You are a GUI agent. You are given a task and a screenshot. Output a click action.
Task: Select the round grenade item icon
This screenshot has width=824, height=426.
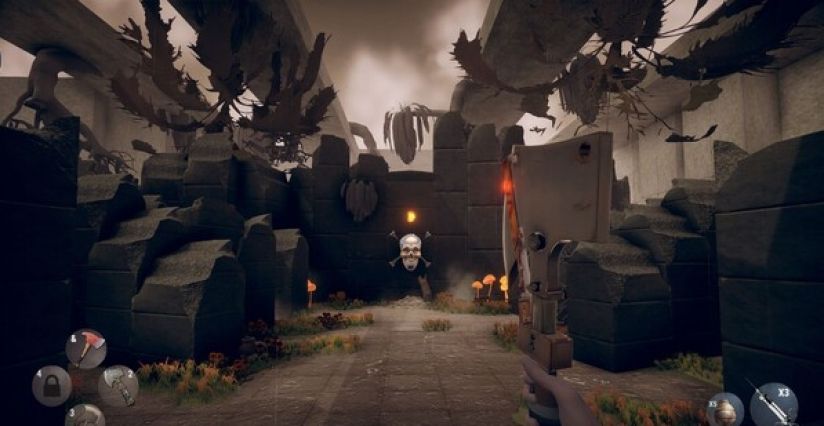click(x=725, y=412)
